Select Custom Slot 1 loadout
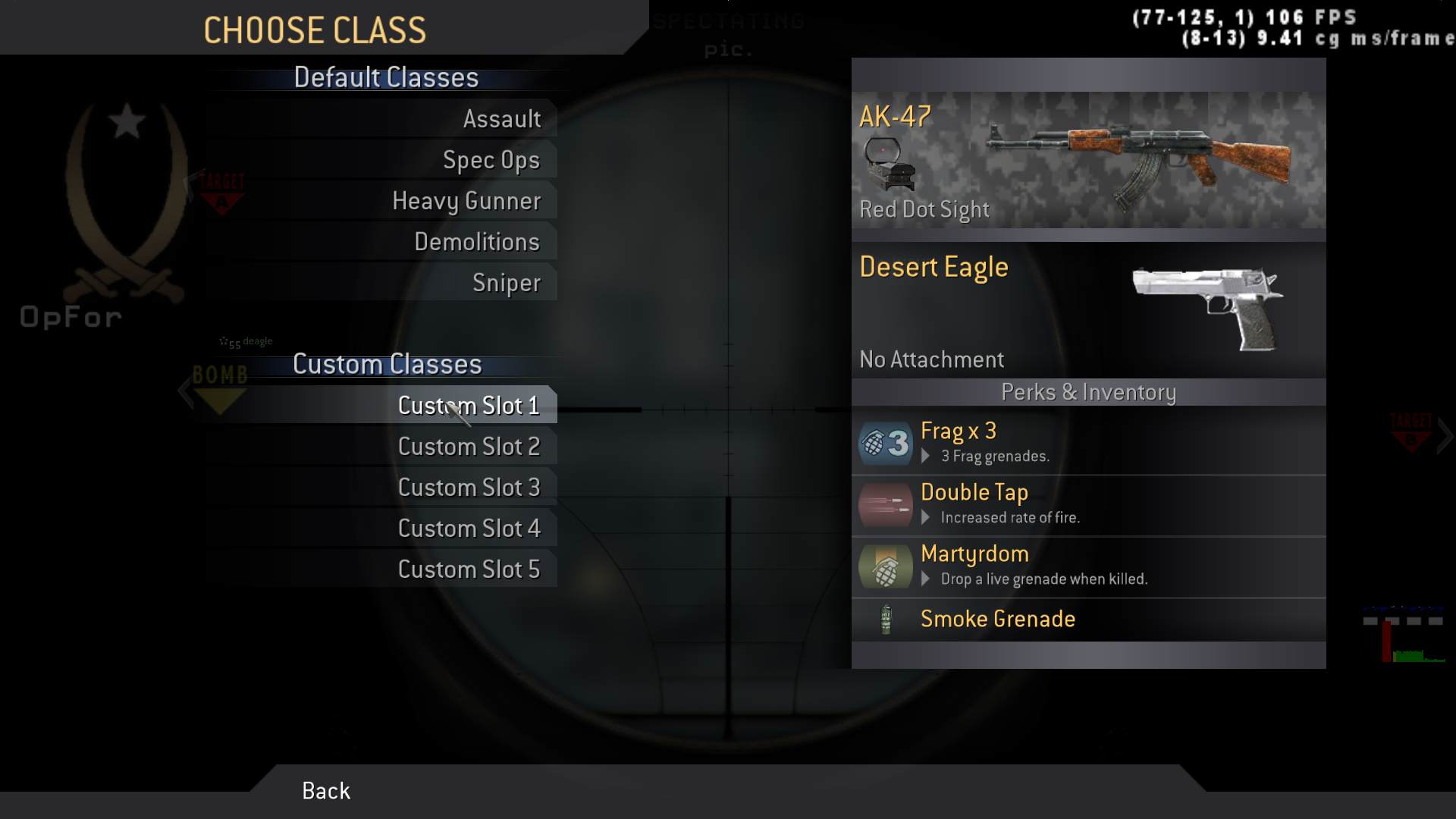Screen dimensions: 1456x819 [x=469, y=405]
